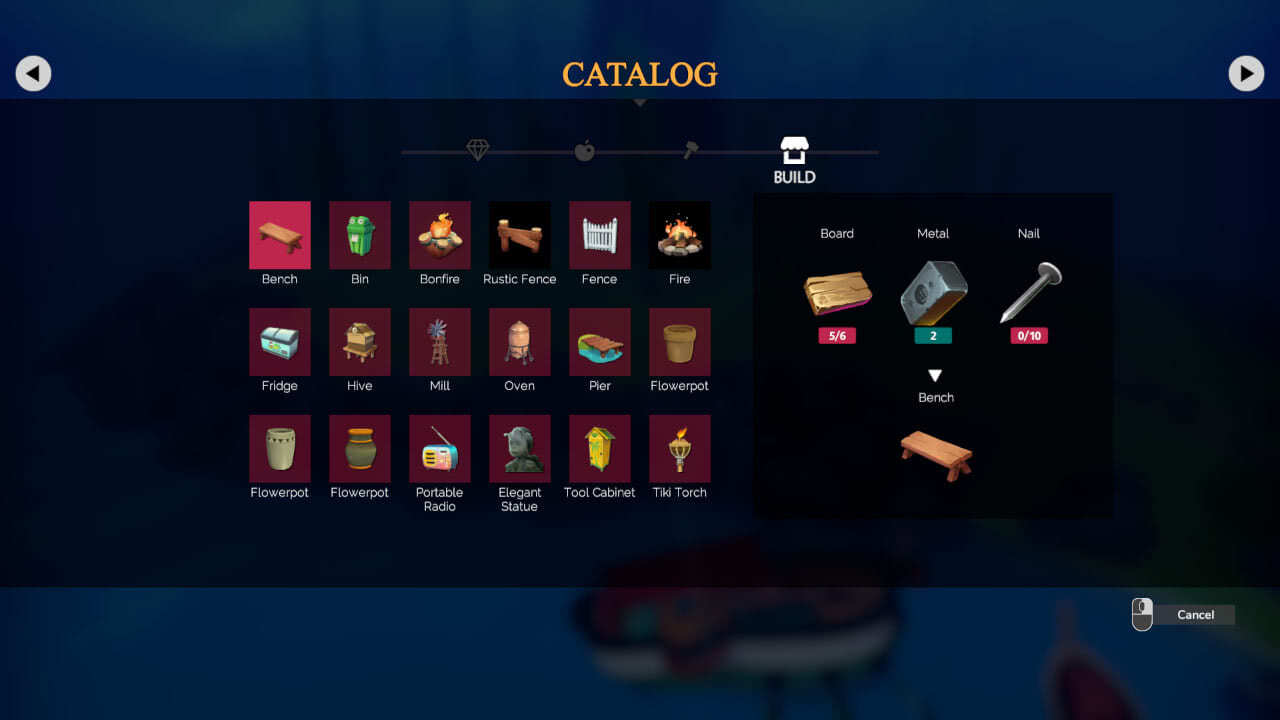Select the Build category tab
Screen dimensions: 1280x720
pyautogui.click(x=794, y=160)
